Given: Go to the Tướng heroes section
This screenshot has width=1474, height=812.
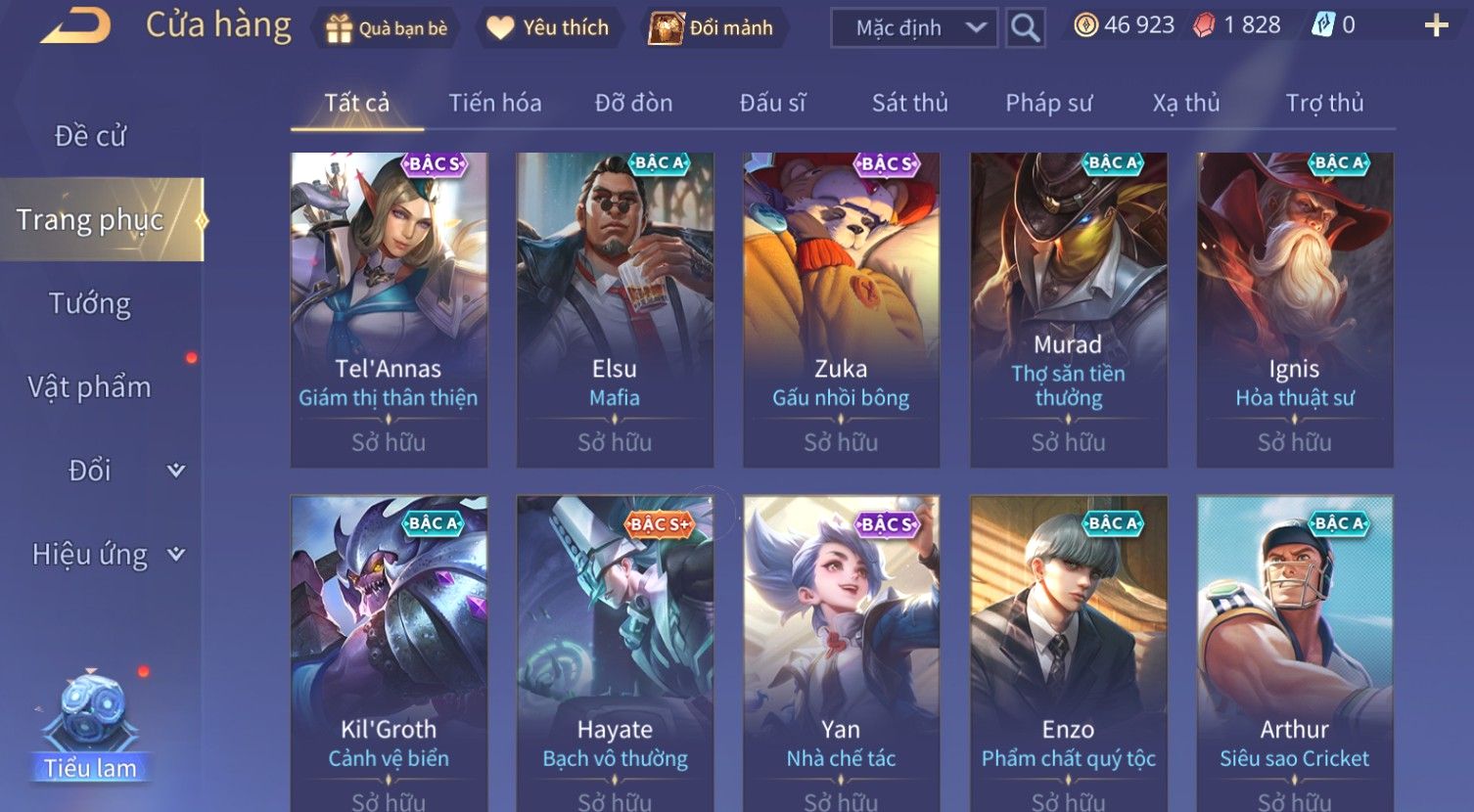Looking at the screenshot, I should [x=90, y=304].
